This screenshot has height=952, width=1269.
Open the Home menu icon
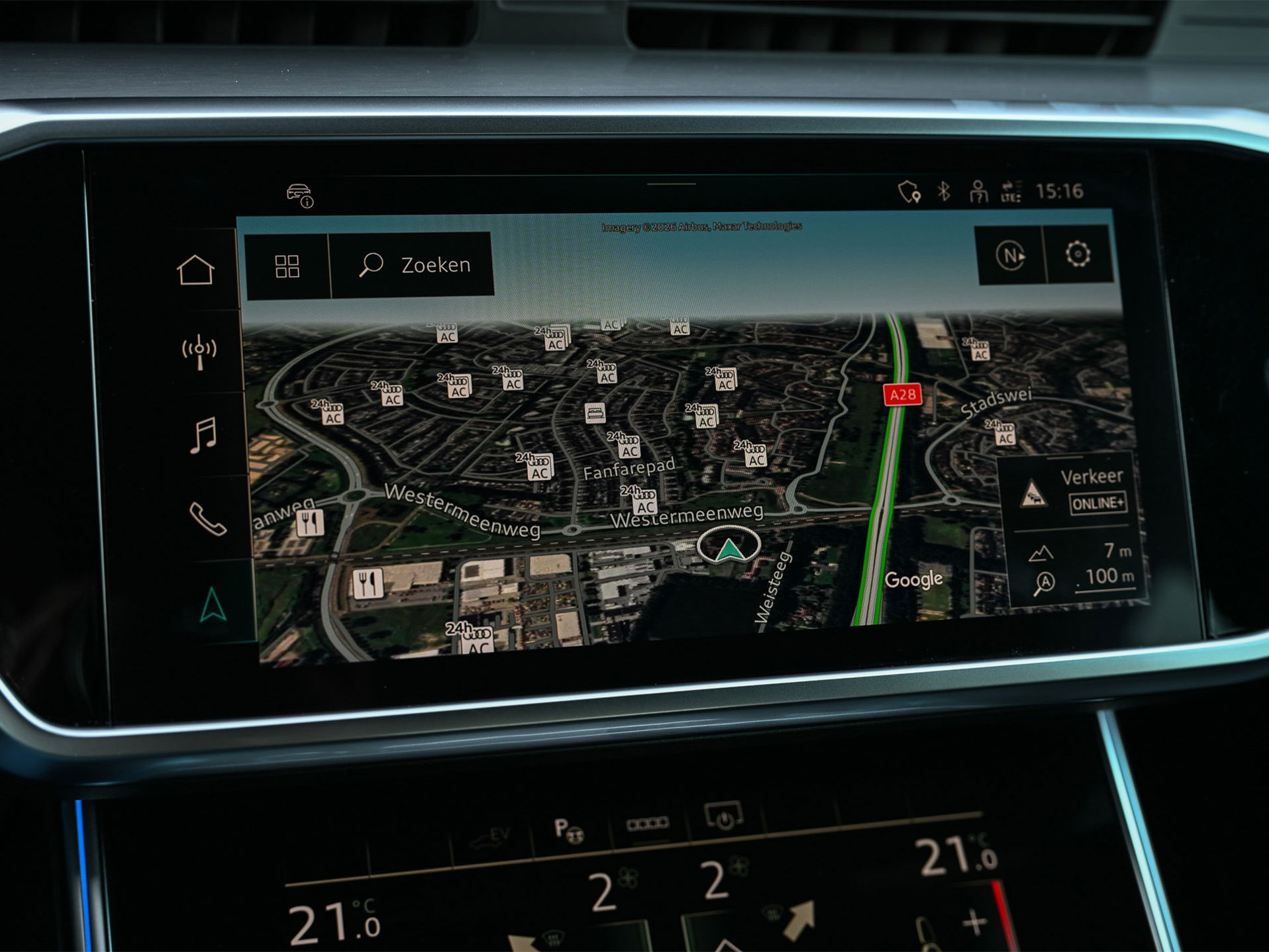(x=197, y=267)
